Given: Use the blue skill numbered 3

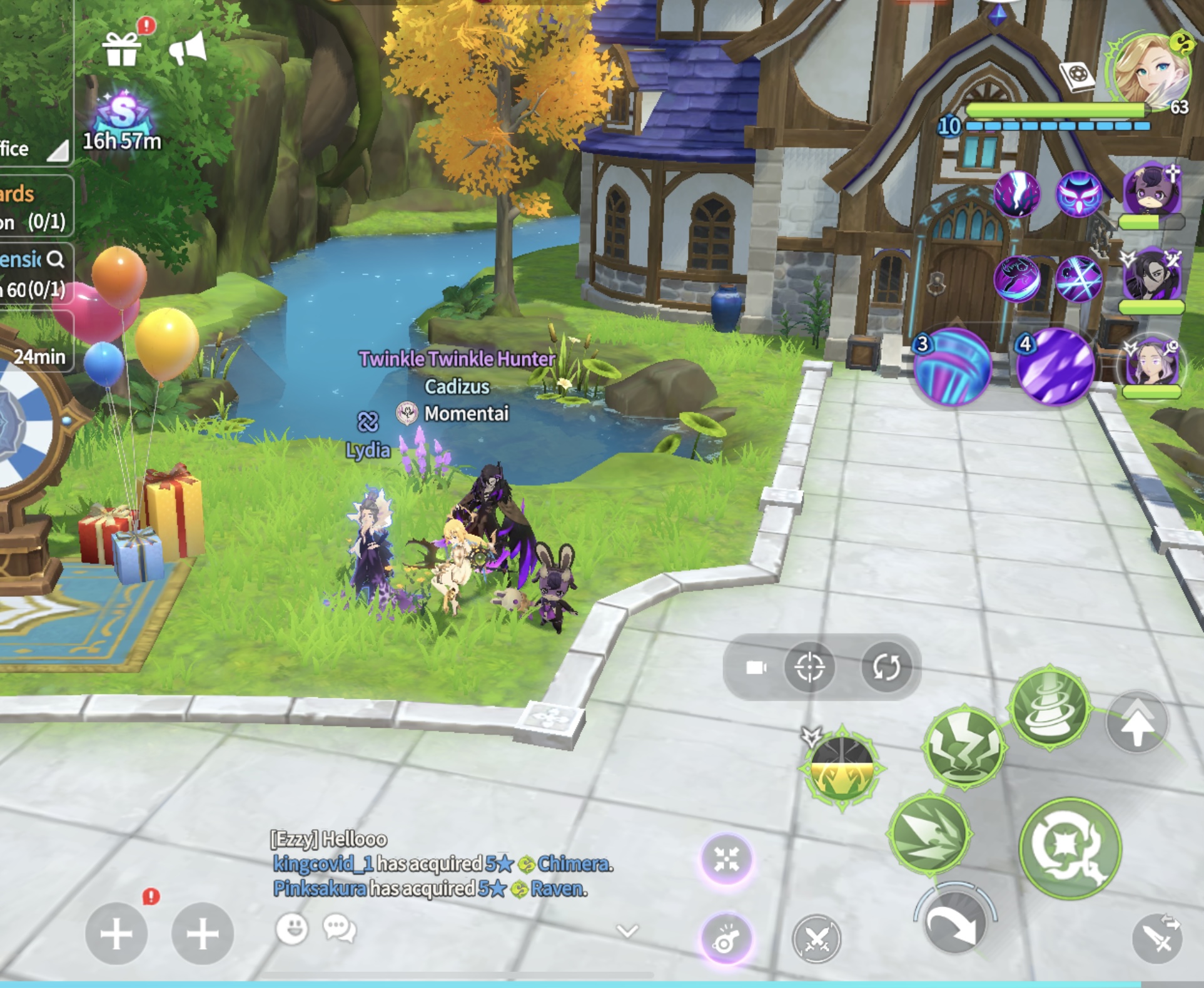Looking at the screenshot, I should [952, 368].
